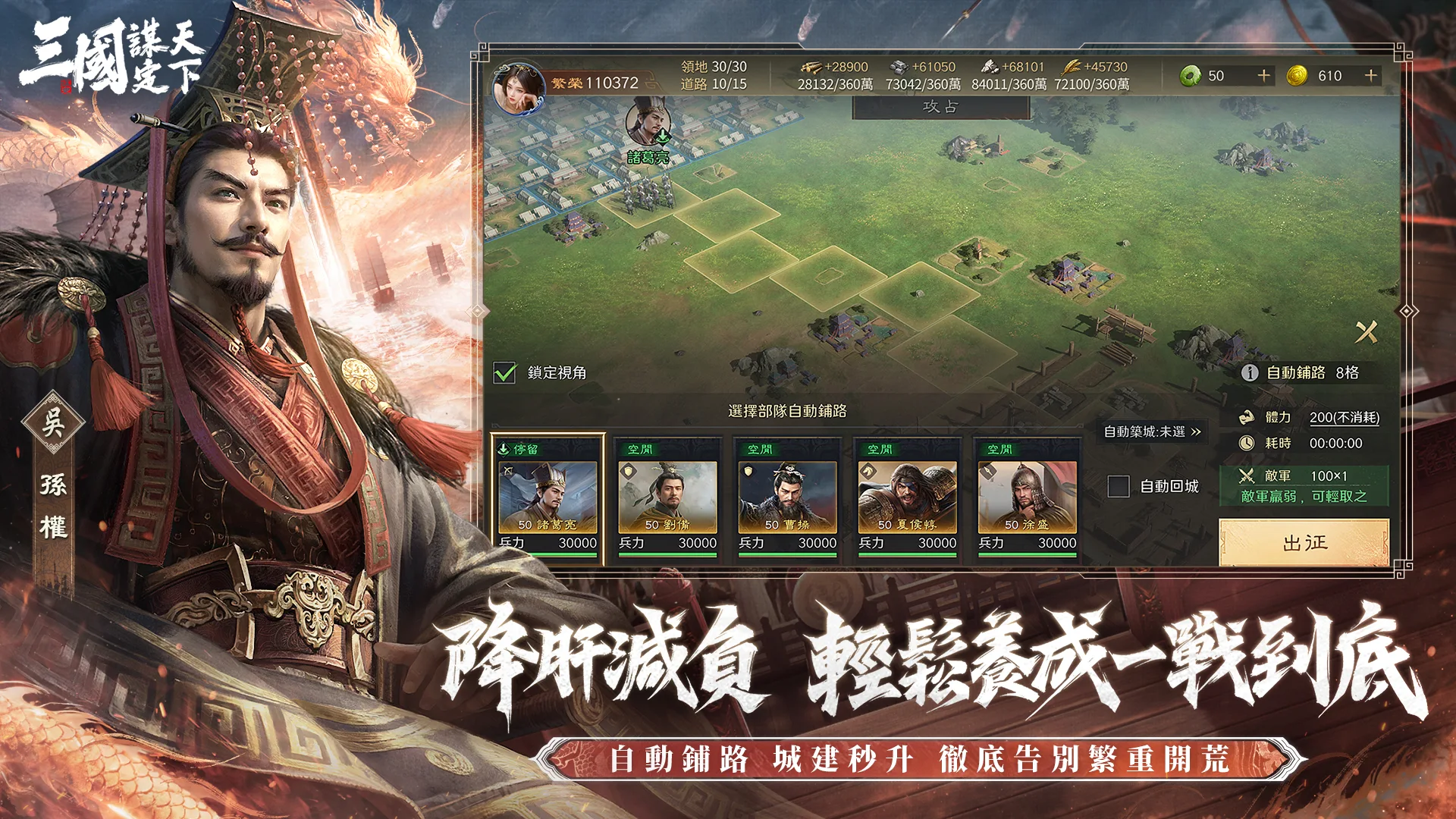
Task: Click the stamina muscle icon beside 體力
Action: (x=1248, y=418)
